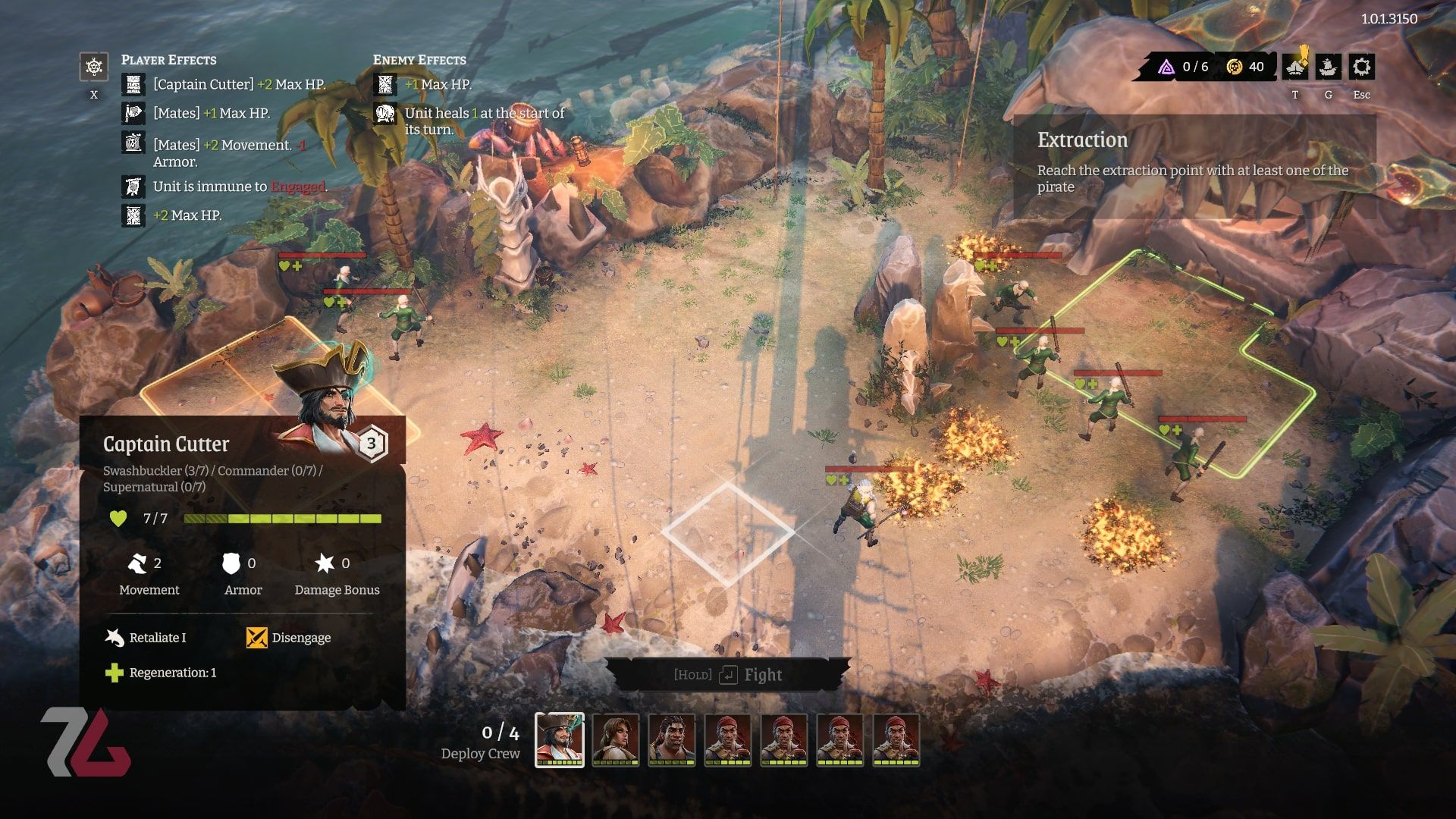Viewport: 1456px width, 819px height.
Task: Inspect the Retaliate I ability icon
Action: click(115, 638)
